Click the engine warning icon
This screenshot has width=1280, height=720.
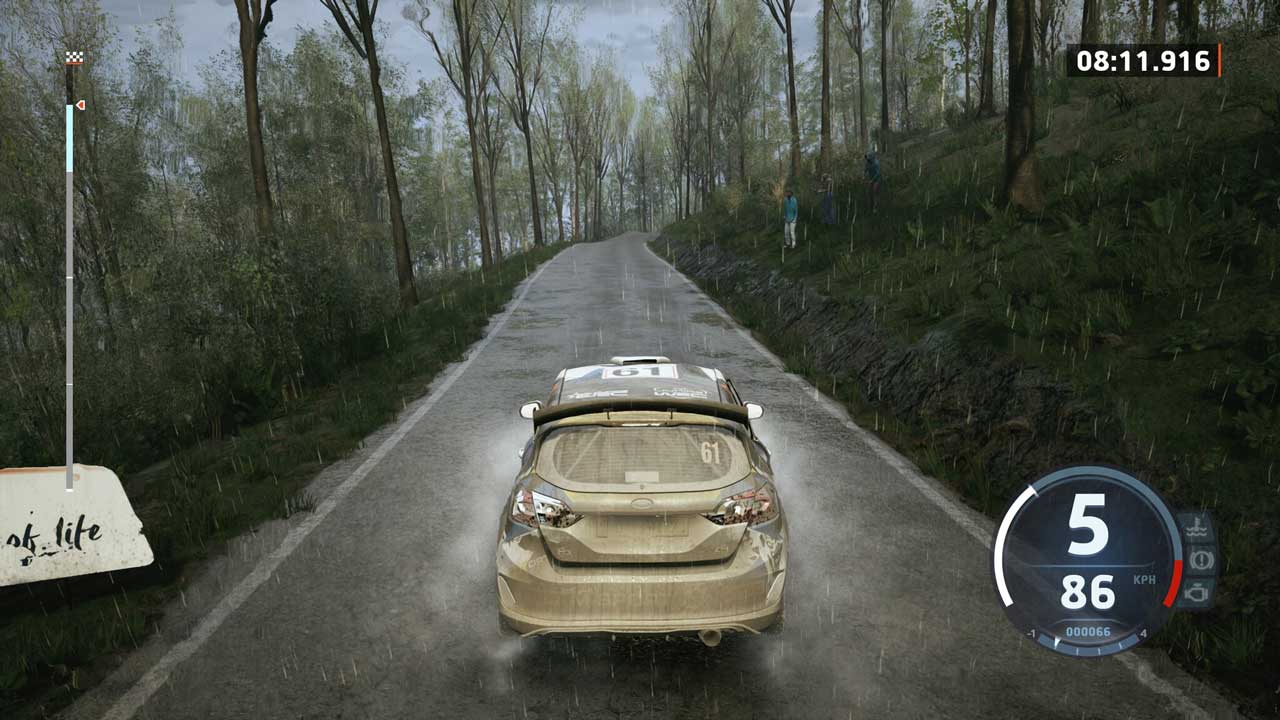[1197, 592]
